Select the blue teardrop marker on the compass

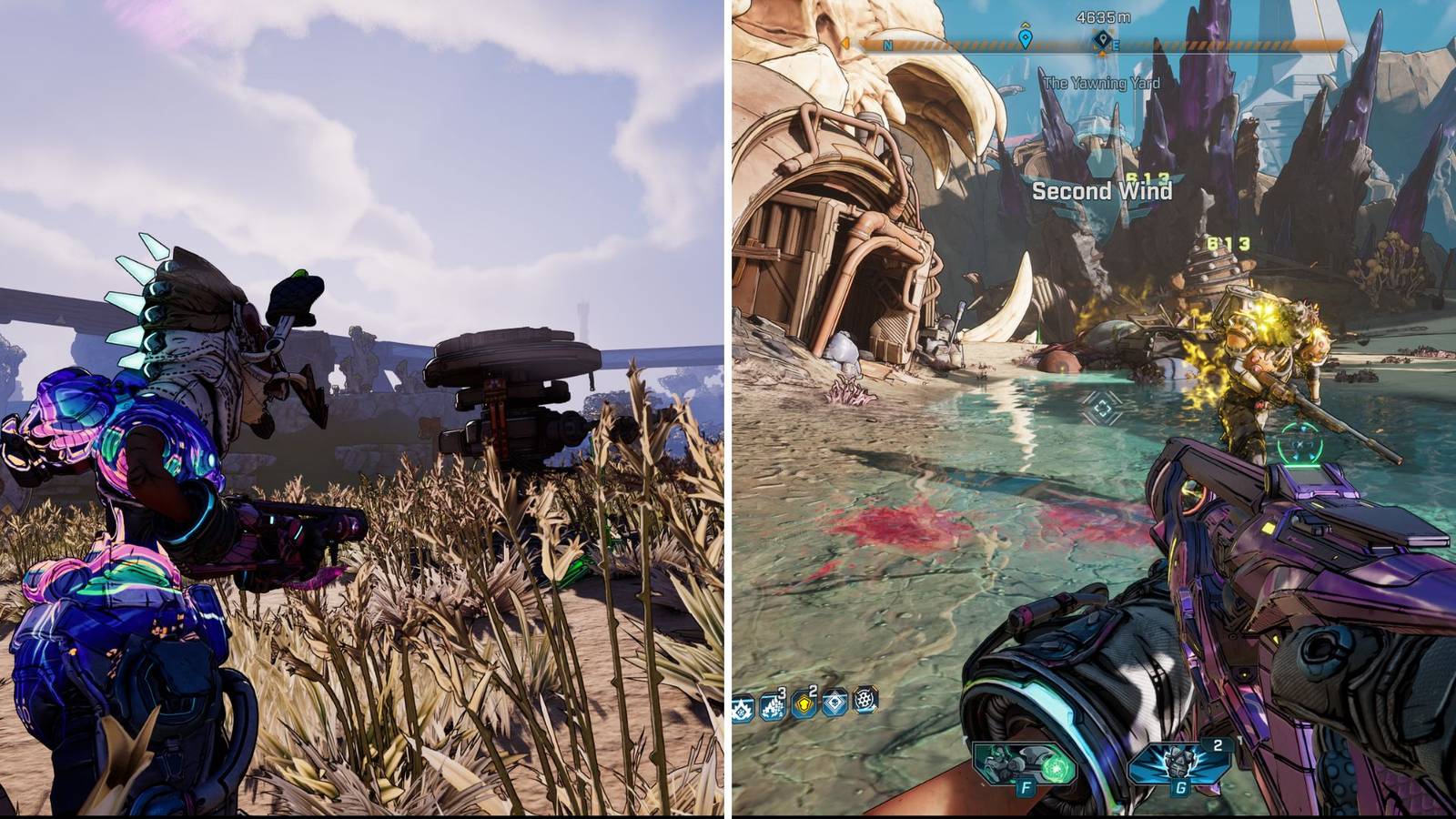click(x=1026, y=39)
